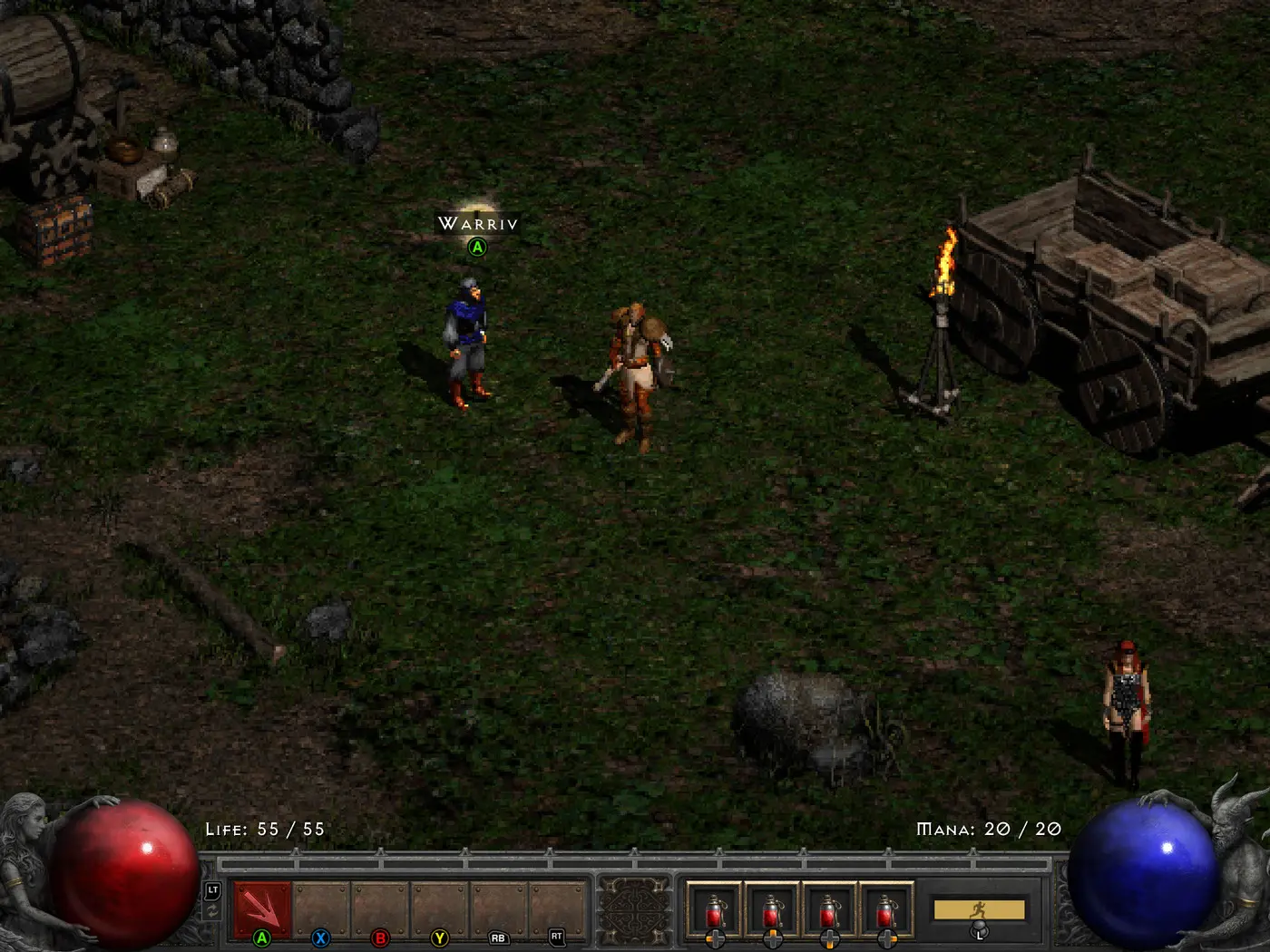Click the Warriv name label

[x=477, y=223]
